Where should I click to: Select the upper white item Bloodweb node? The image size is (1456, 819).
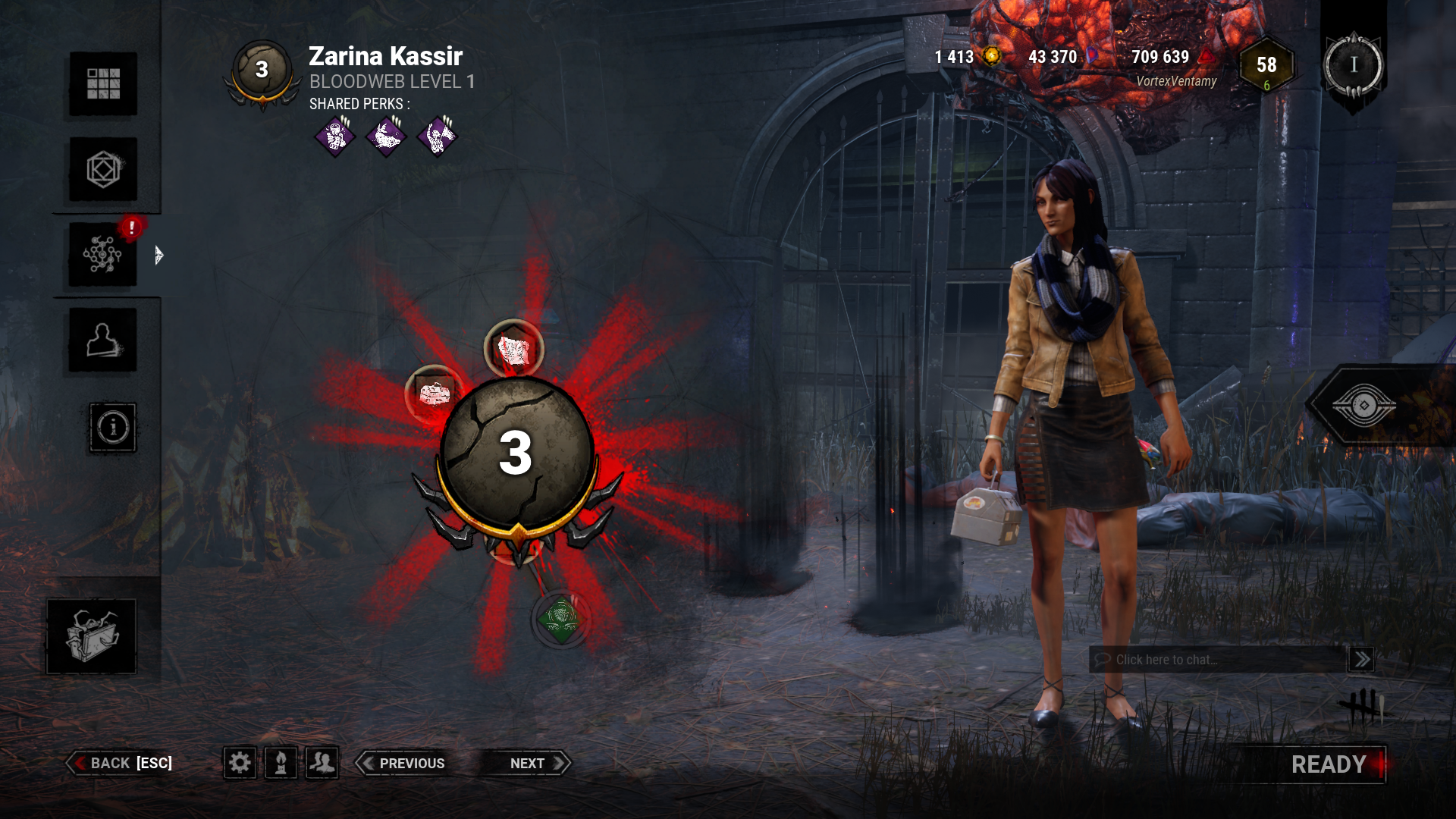point(513,350)
